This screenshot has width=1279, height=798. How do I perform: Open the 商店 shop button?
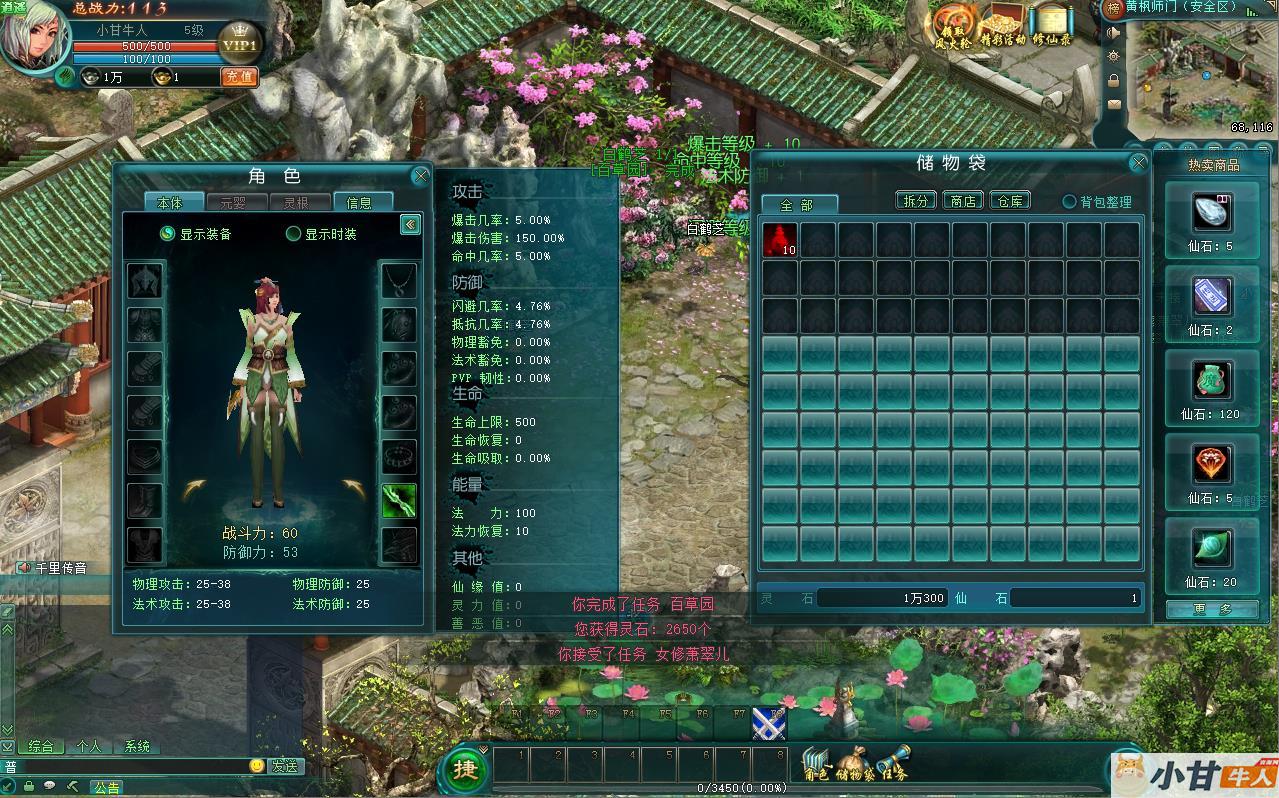coord(962,200)
